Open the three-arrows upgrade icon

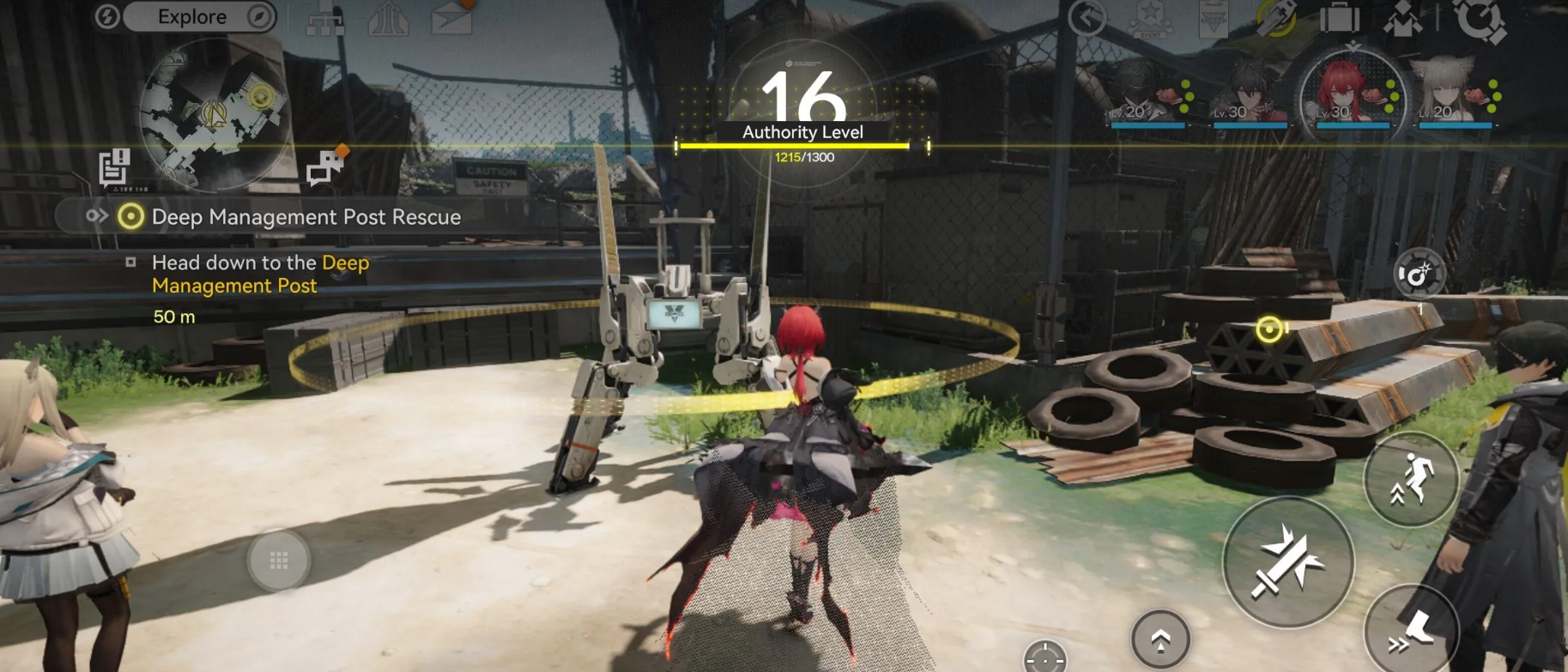388,19
